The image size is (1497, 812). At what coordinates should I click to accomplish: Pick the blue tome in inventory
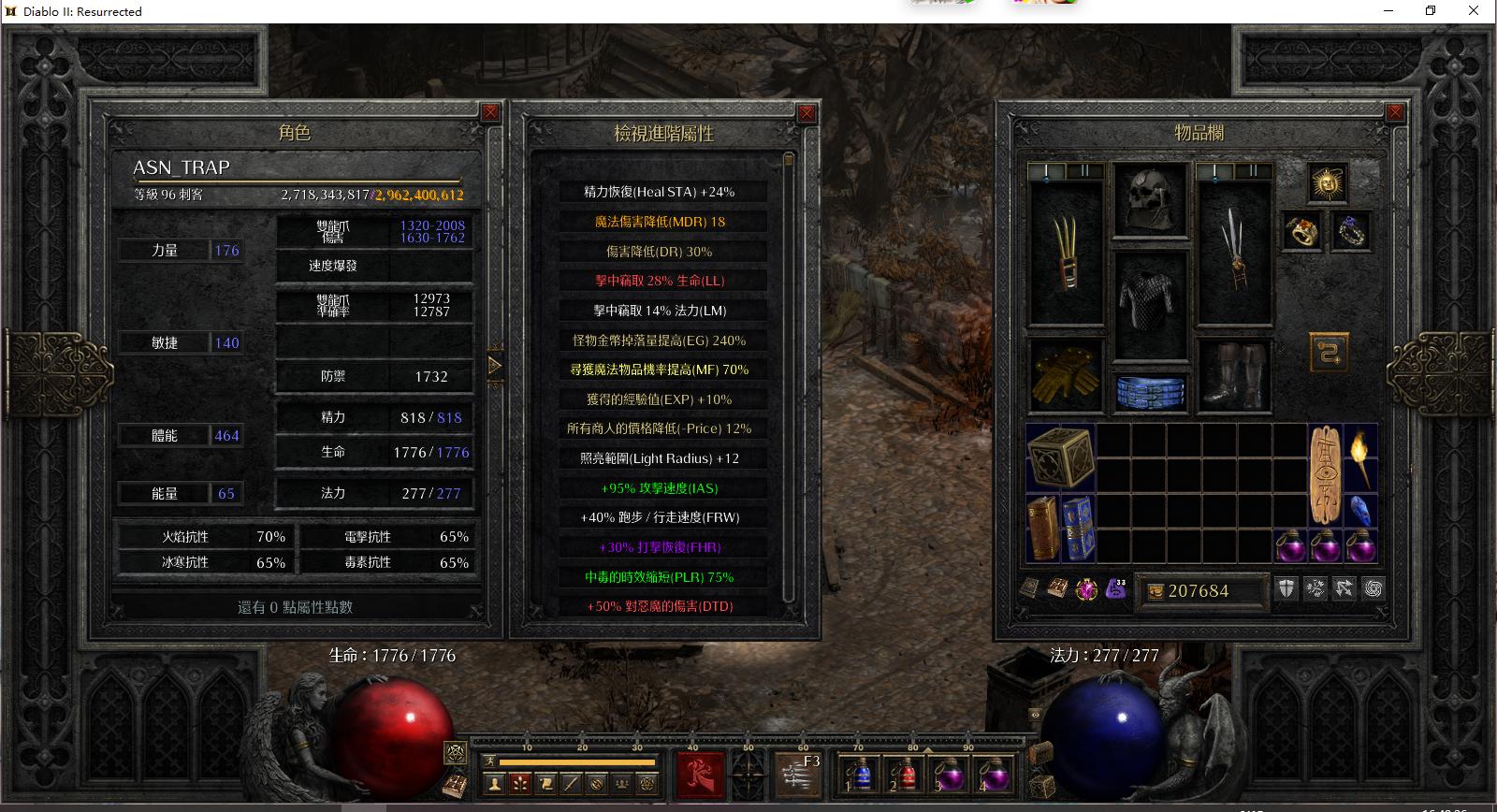[x=1079, y=529]
